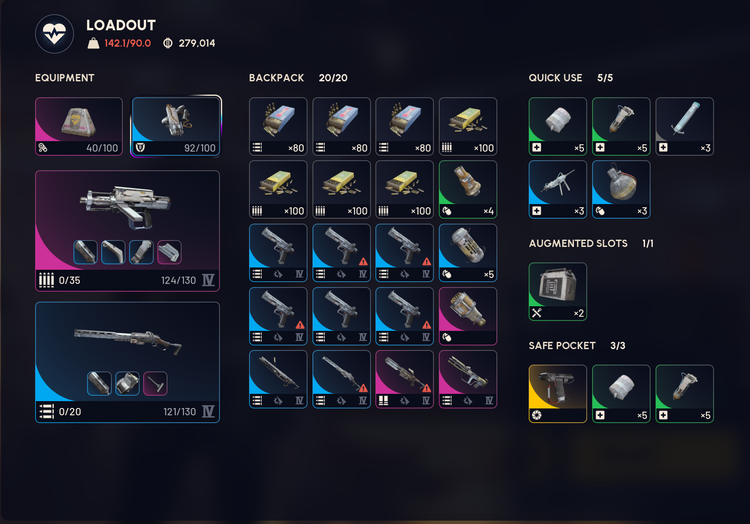The image size is (750, 524).
Task: Select the blue x3 gadget in Quick Use
Action: point(557,190)
